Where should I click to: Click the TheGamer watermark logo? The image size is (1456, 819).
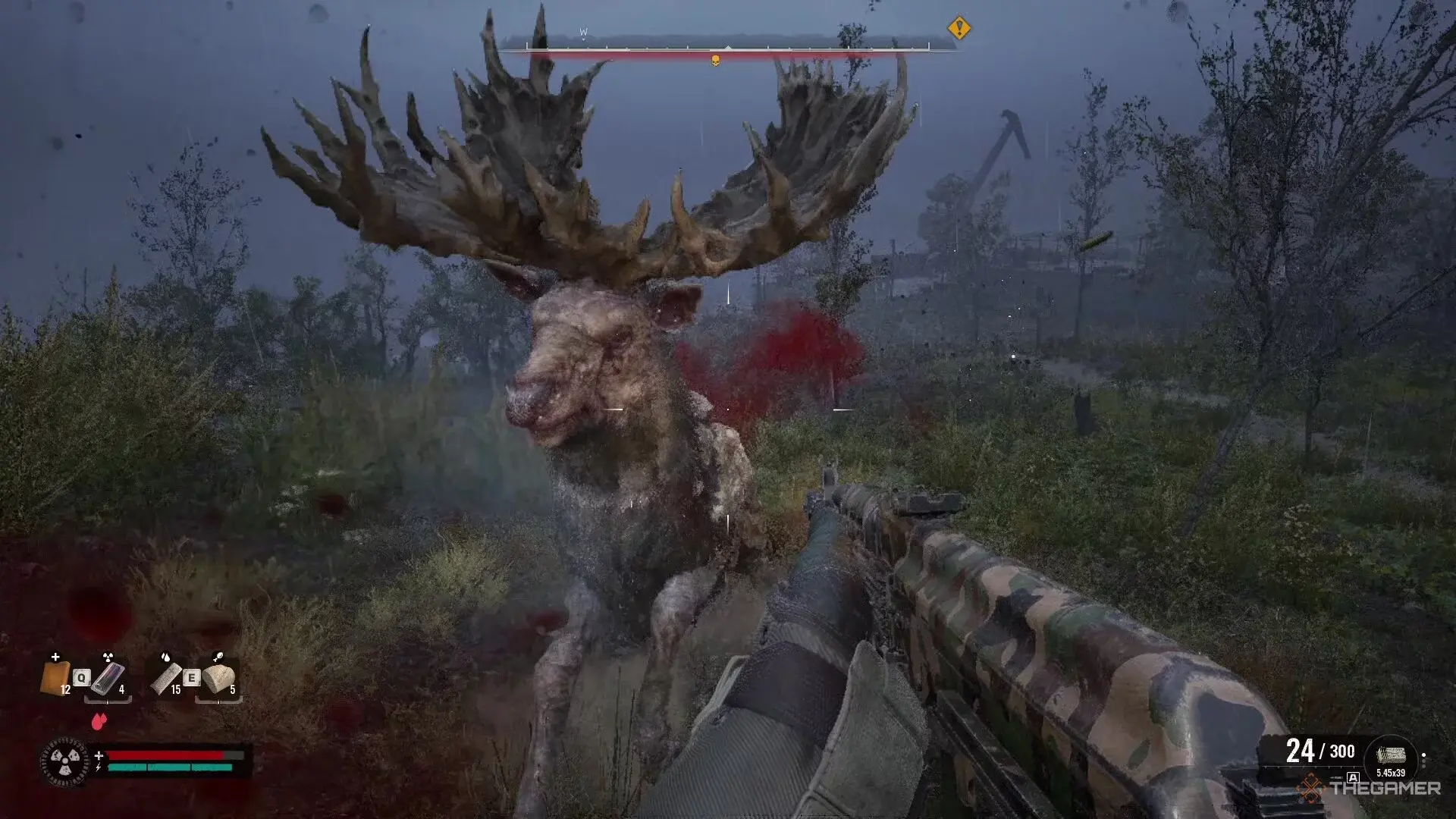[1370, 789]
